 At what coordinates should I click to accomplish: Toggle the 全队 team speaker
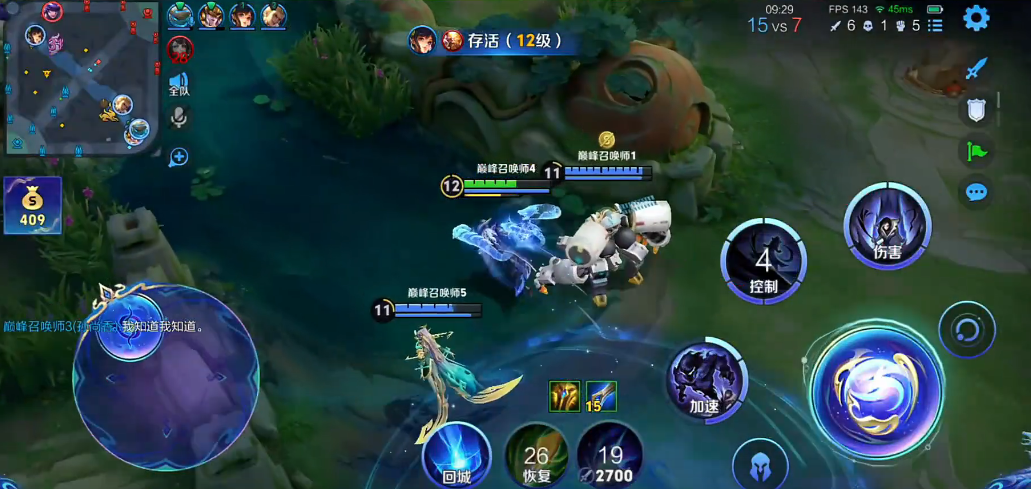179,84
